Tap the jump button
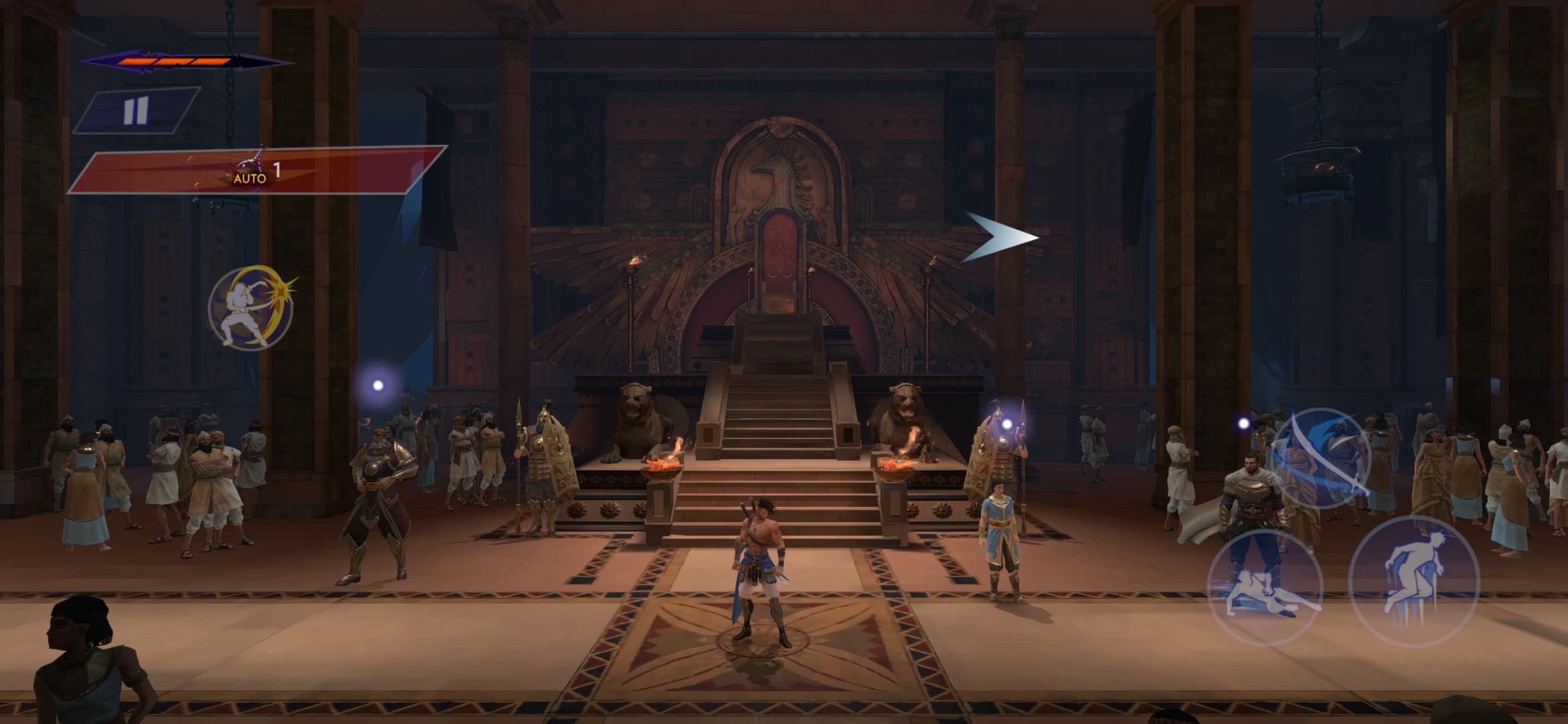This screenshot has width=1568, height=724. [x=1414, y=581]
